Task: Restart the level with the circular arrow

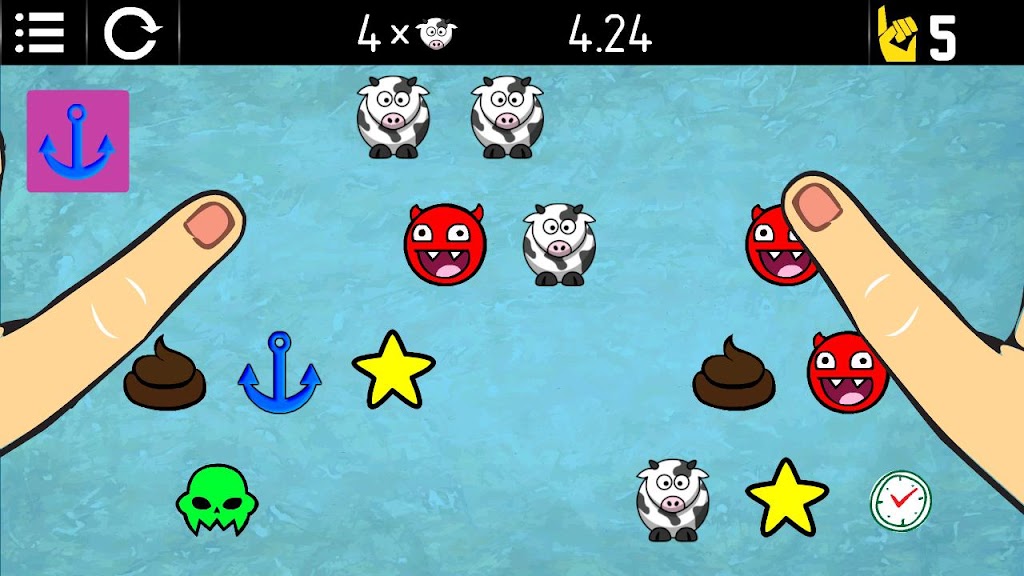Action: (133, 33)
